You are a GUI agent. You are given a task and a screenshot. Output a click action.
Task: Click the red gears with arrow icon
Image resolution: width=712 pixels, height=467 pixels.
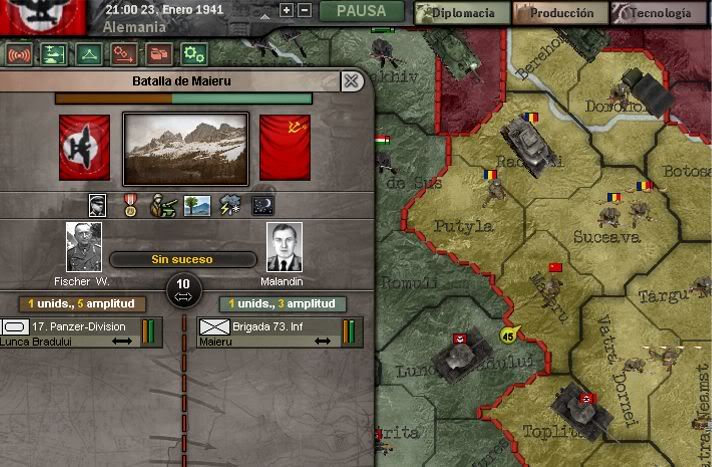[124, 54]
